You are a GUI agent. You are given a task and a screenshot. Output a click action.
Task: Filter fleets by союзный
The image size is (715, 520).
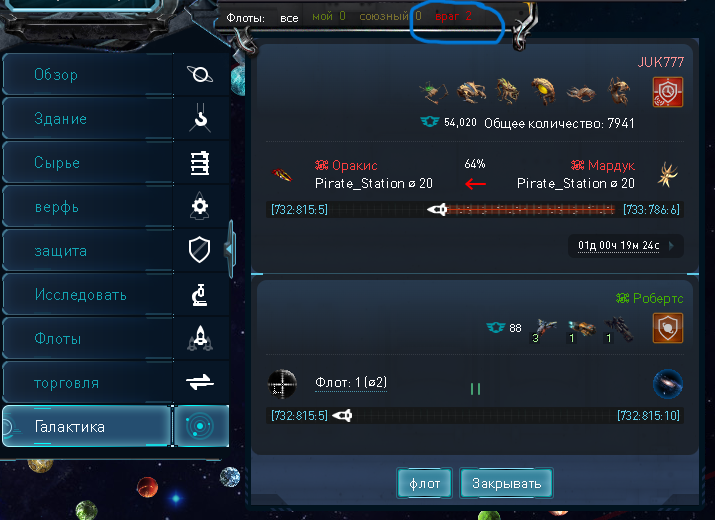389,17
